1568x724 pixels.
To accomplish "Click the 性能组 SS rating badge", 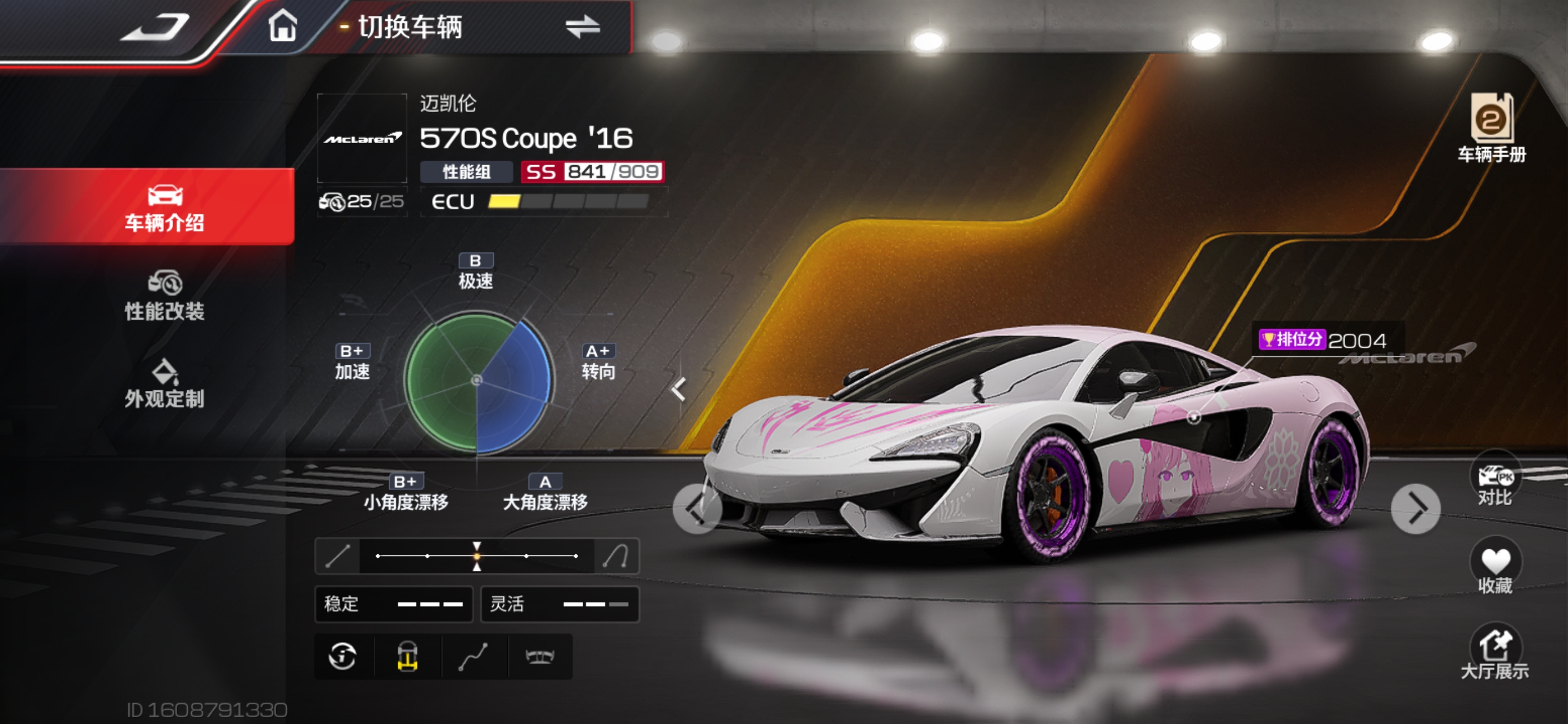I will tap(592, 172).
